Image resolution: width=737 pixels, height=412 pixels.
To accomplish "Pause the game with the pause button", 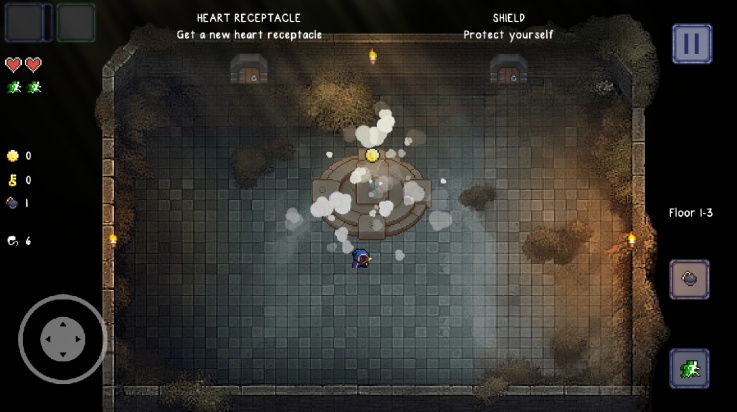I will (691, 44).
